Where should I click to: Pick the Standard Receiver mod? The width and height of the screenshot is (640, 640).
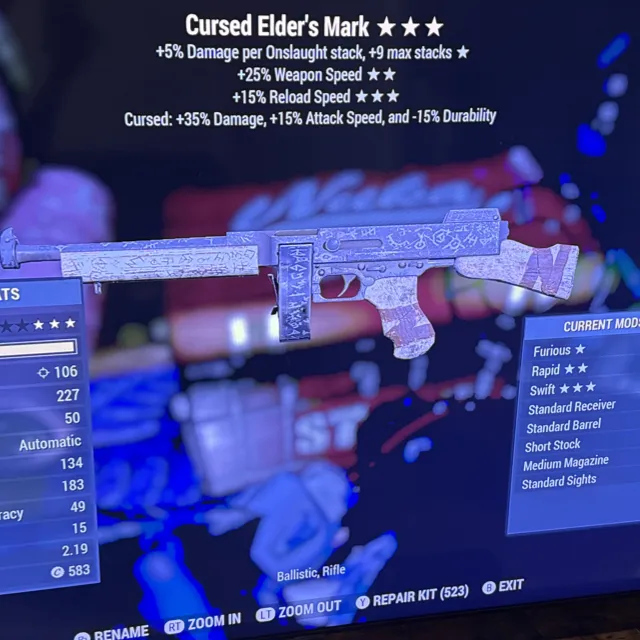pyautogui.click(x=571, y=407)
